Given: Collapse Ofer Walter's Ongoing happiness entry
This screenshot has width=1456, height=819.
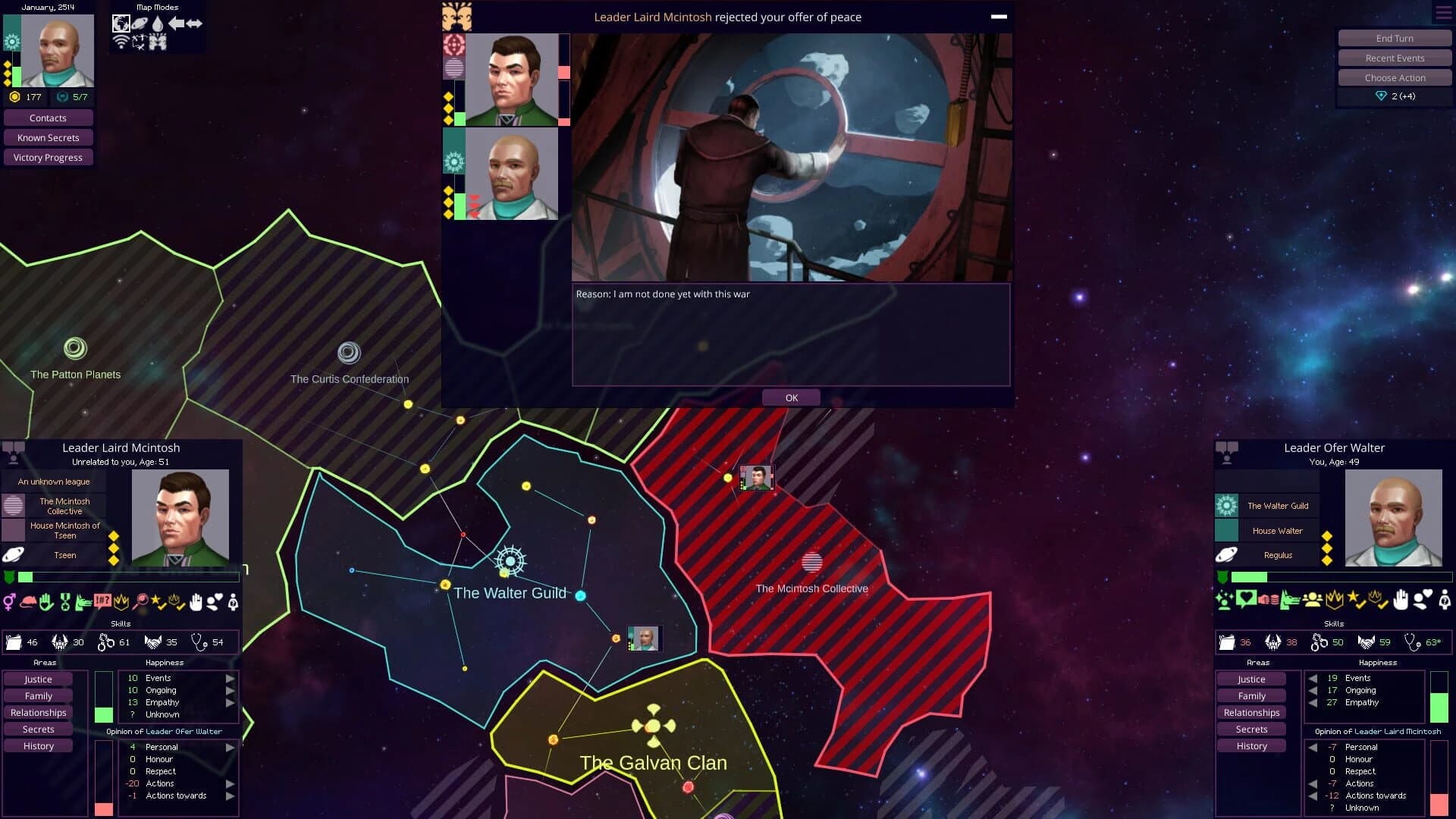Looking at the screenshot, I should (1313, 690).
